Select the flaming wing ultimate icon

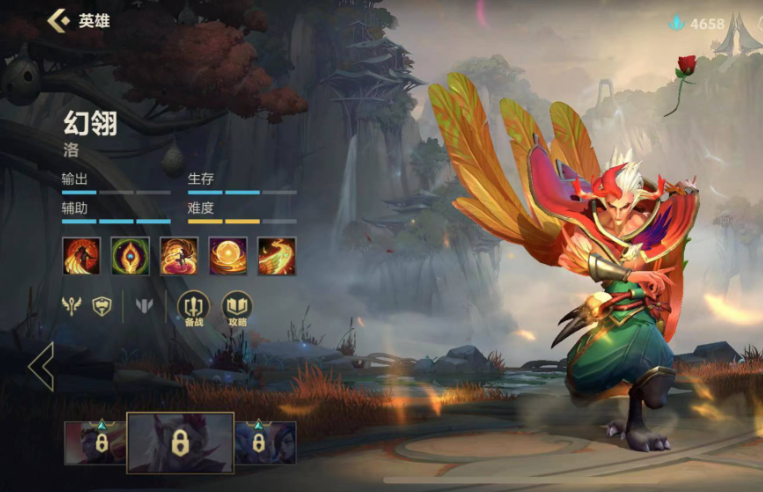click(276, 255)
